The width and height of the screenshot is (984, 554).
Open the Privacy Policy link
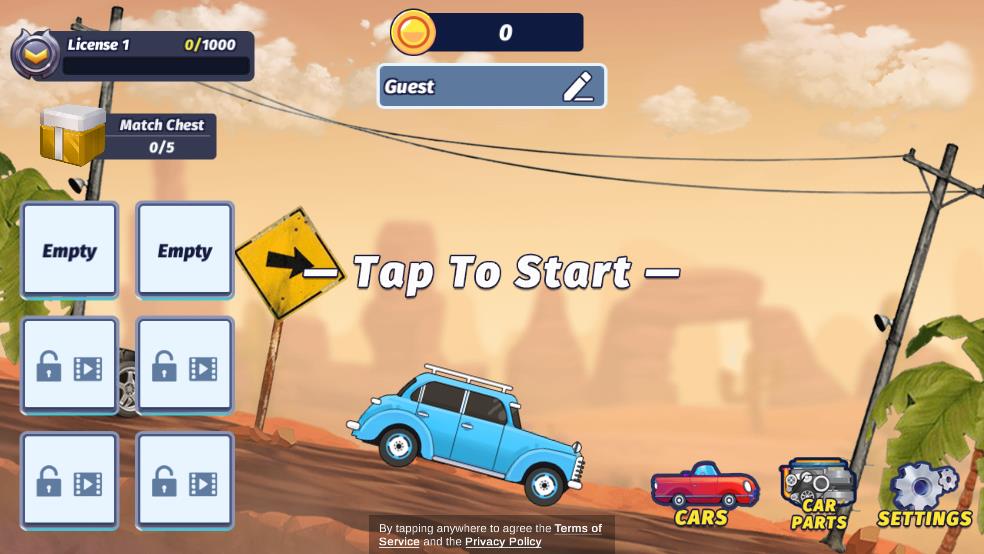click(x=503, y=542)
